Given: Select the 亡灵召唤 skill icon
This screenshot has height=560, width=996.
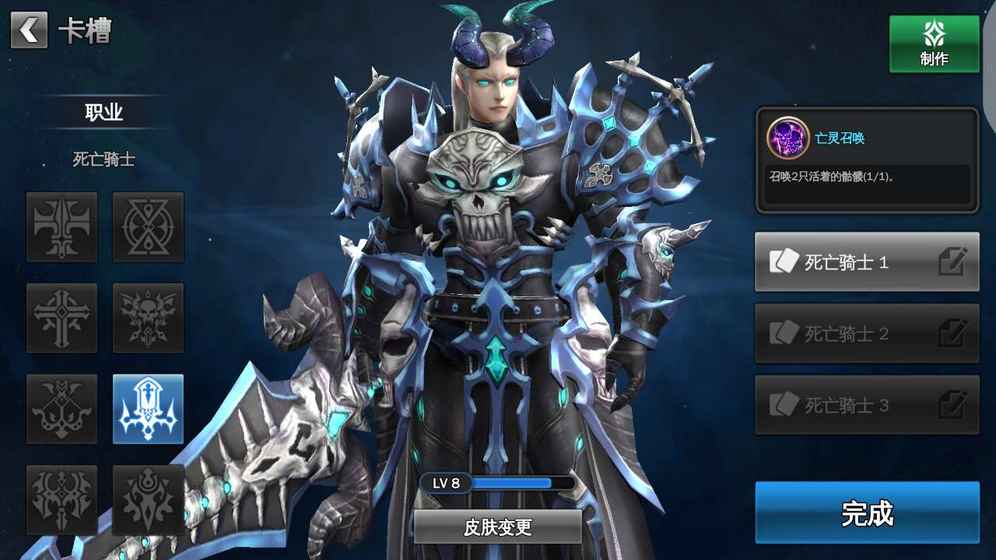Looking at the screenshot, I should (787, 138).
